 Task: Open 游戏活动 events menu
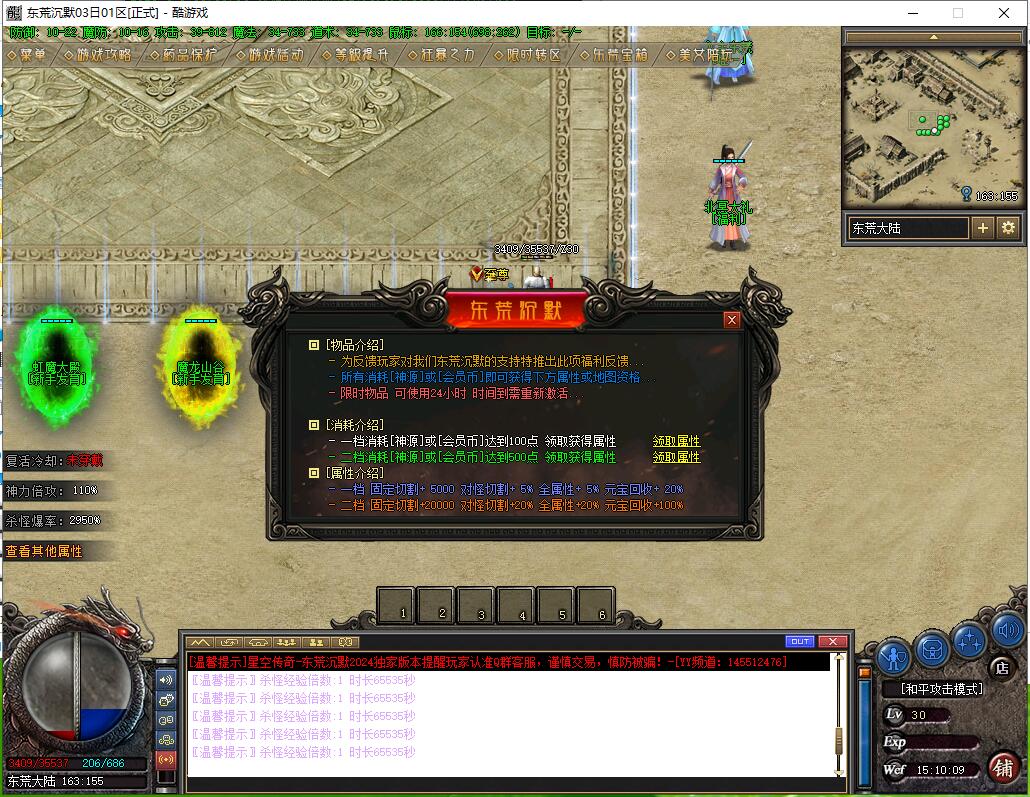(x=269, y=55)
